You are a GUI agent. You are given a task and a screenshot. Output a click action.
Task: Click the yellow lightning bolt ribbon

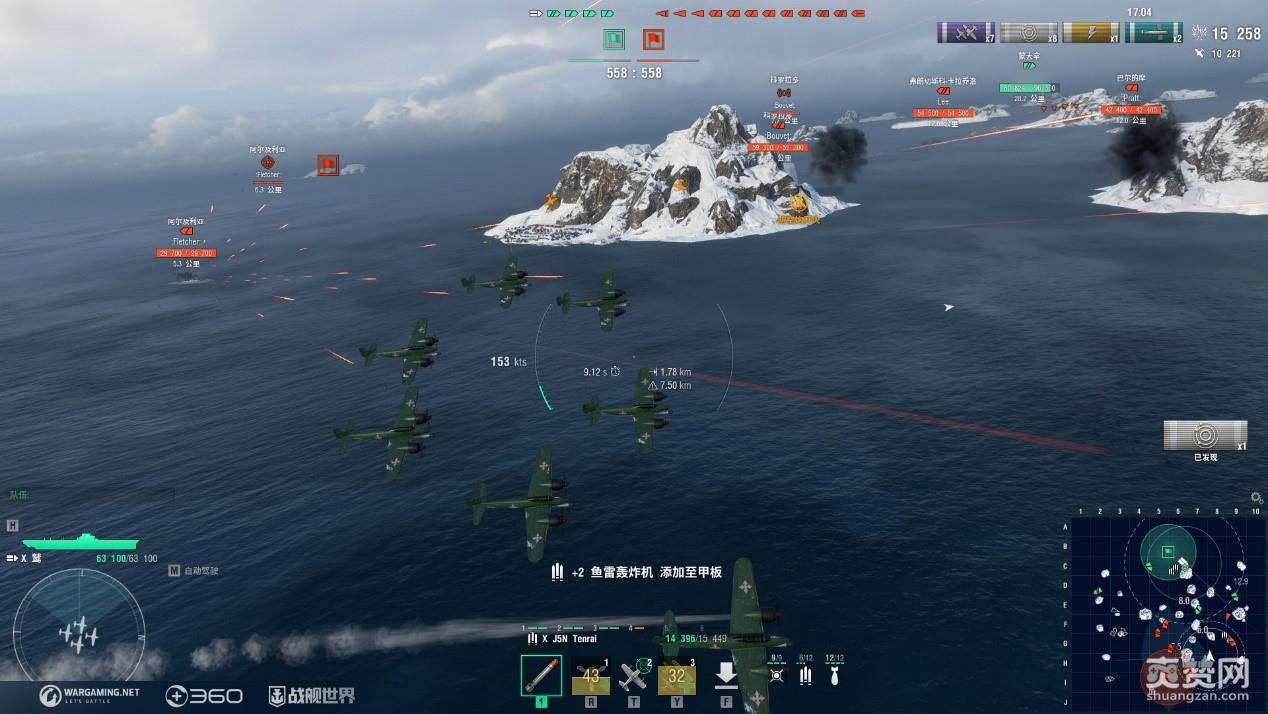(1090, 32)
